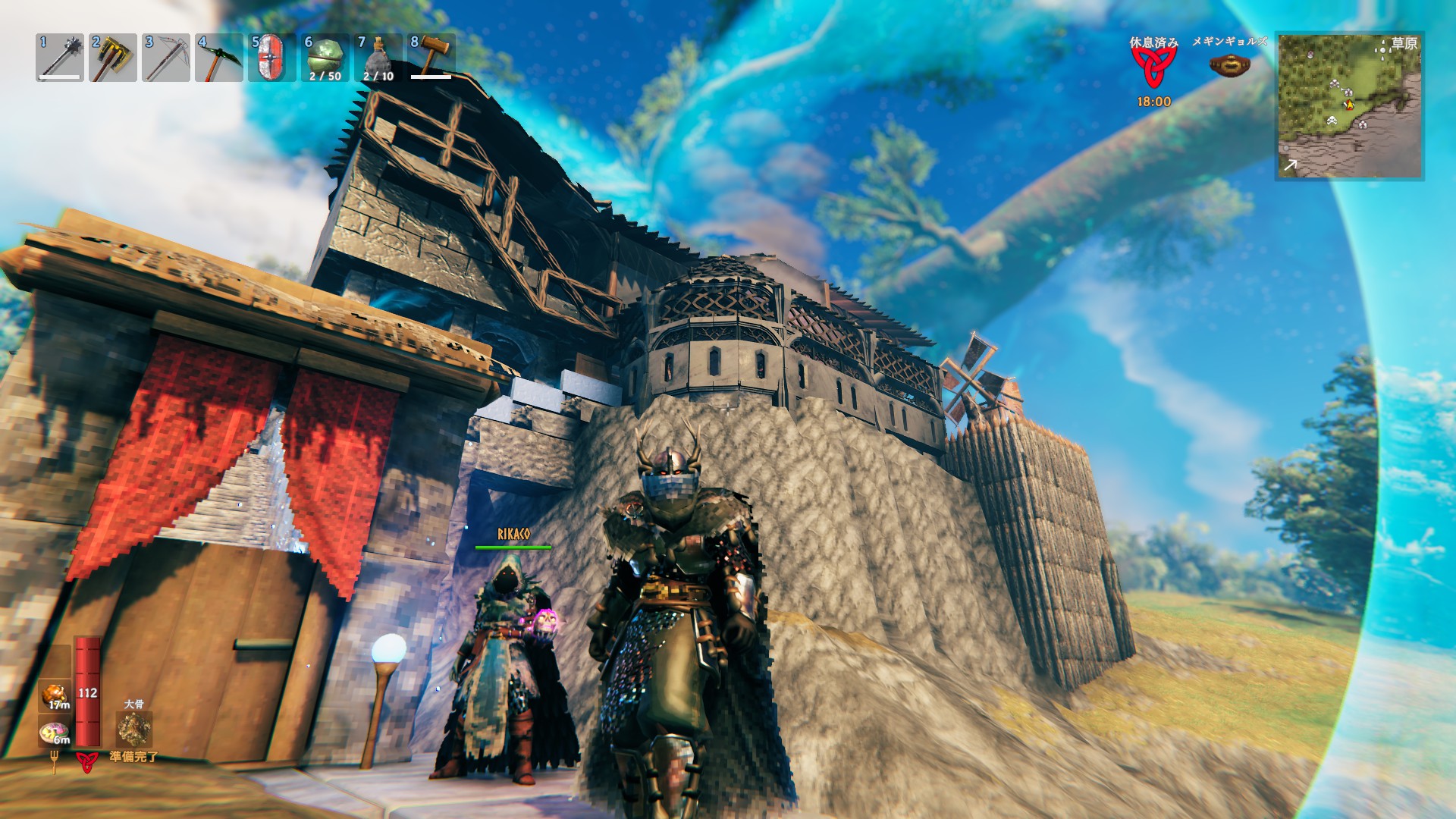Open the minimap
The height and width of the screenshot is (819, 1456).
coord(1350,106)
